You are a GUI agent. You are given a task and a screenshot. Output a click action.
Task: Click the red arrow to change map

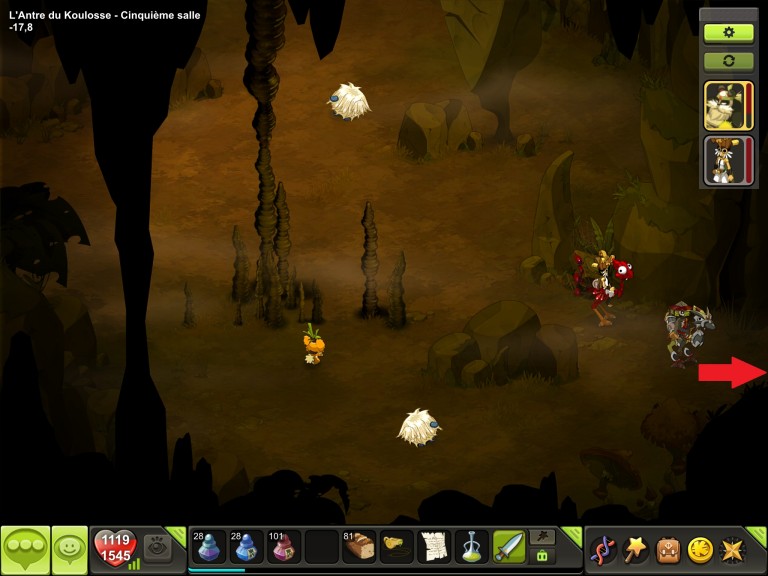click(731, 373)
